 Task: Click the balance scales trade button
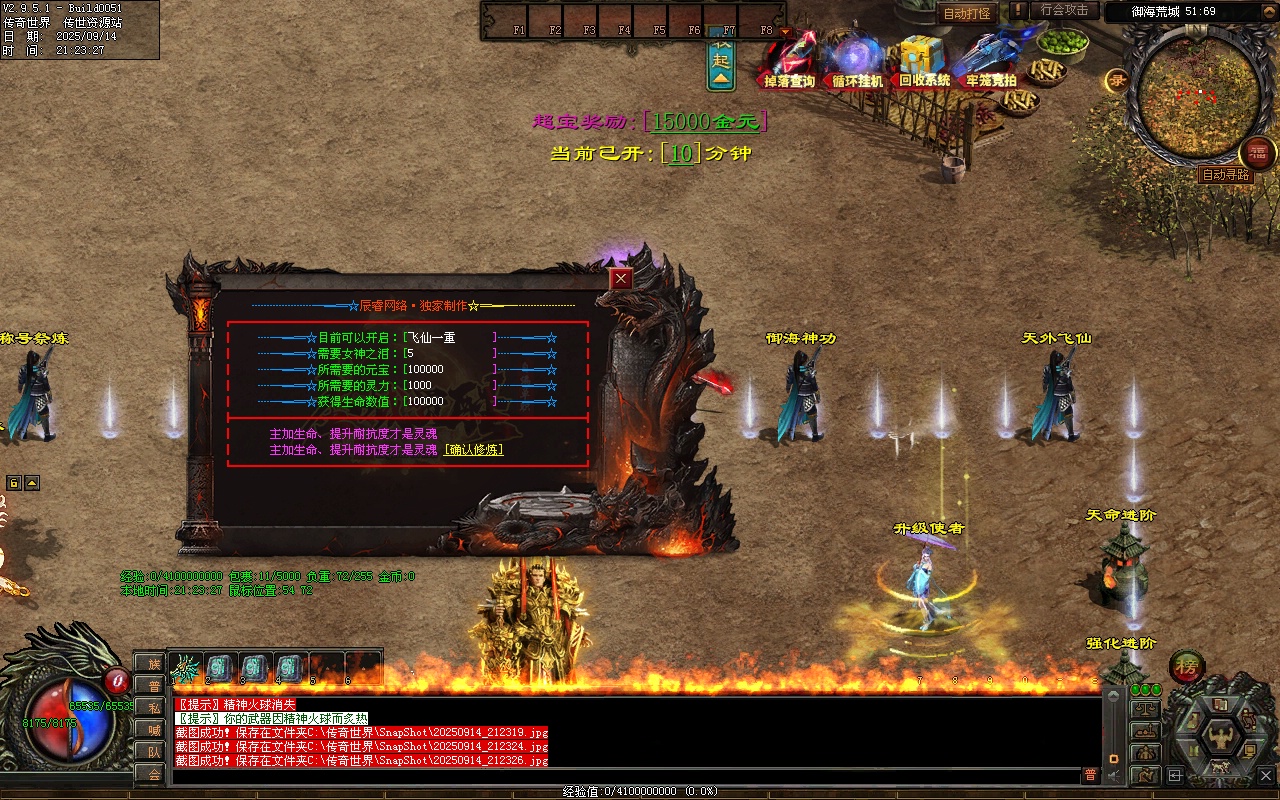[x=1144, y=709]
